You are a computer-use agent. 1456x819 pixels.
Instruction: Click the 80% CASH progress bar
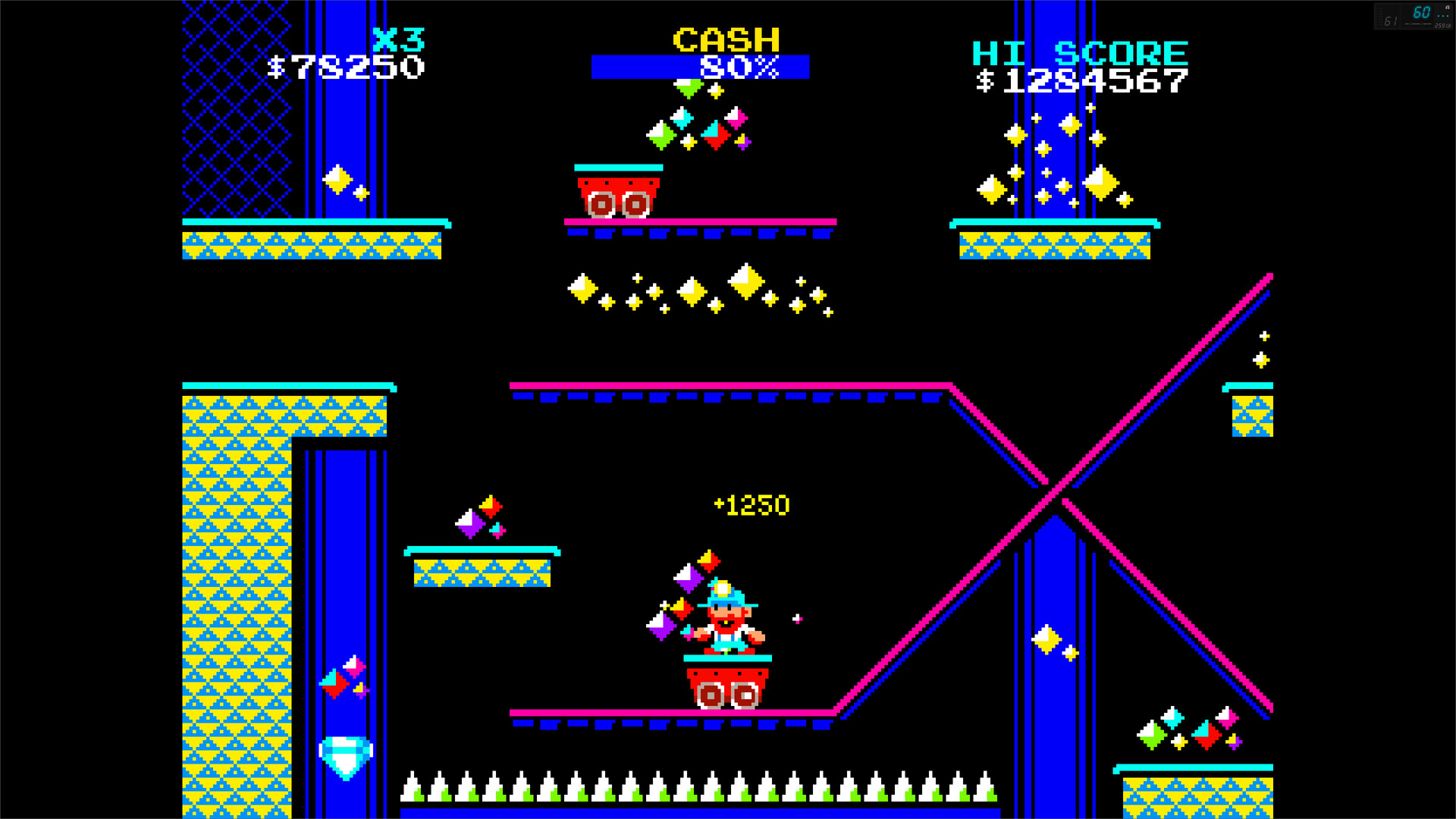(701, 67)
